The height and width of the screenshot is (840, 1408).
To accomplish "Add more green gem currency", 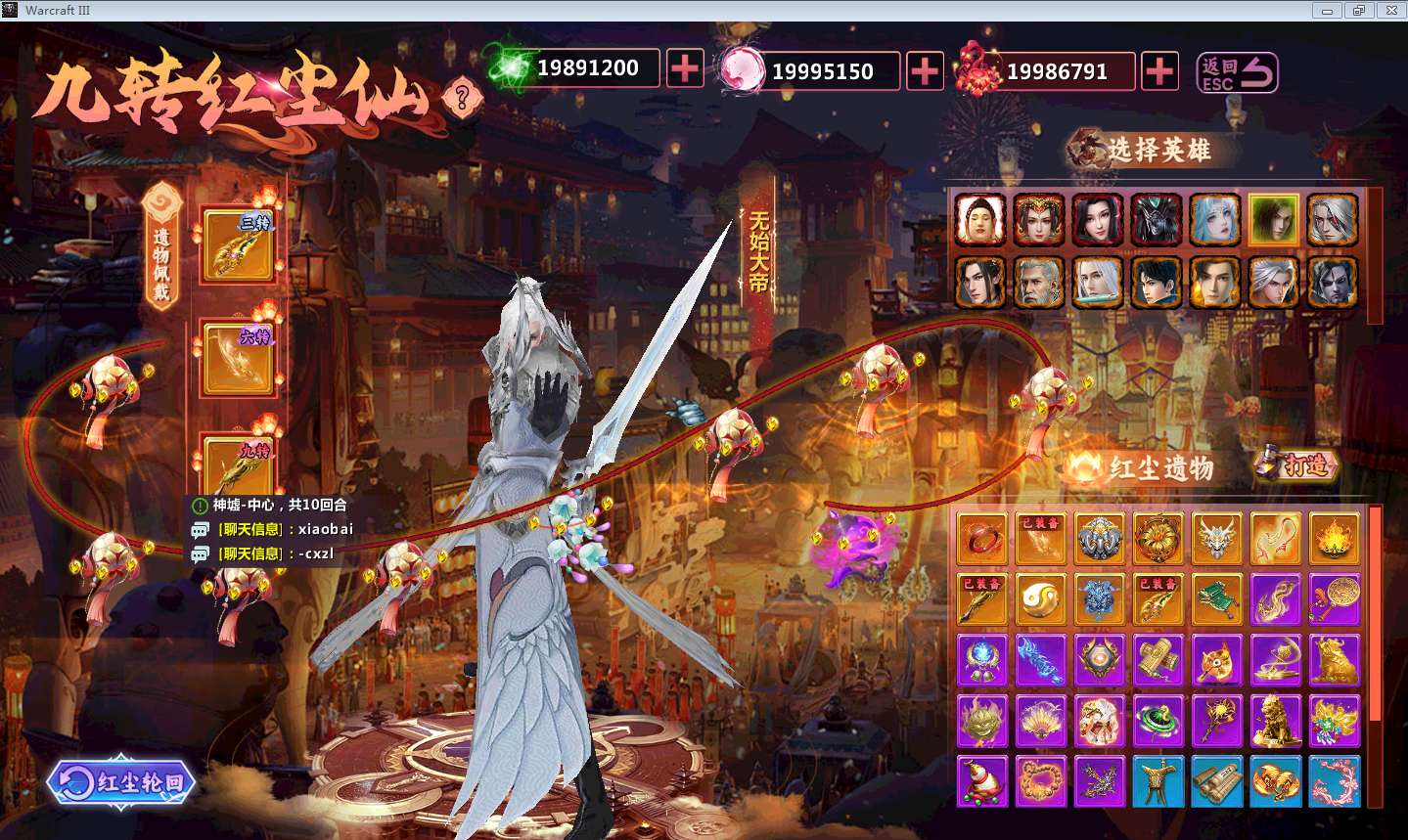I will point(685,68).
